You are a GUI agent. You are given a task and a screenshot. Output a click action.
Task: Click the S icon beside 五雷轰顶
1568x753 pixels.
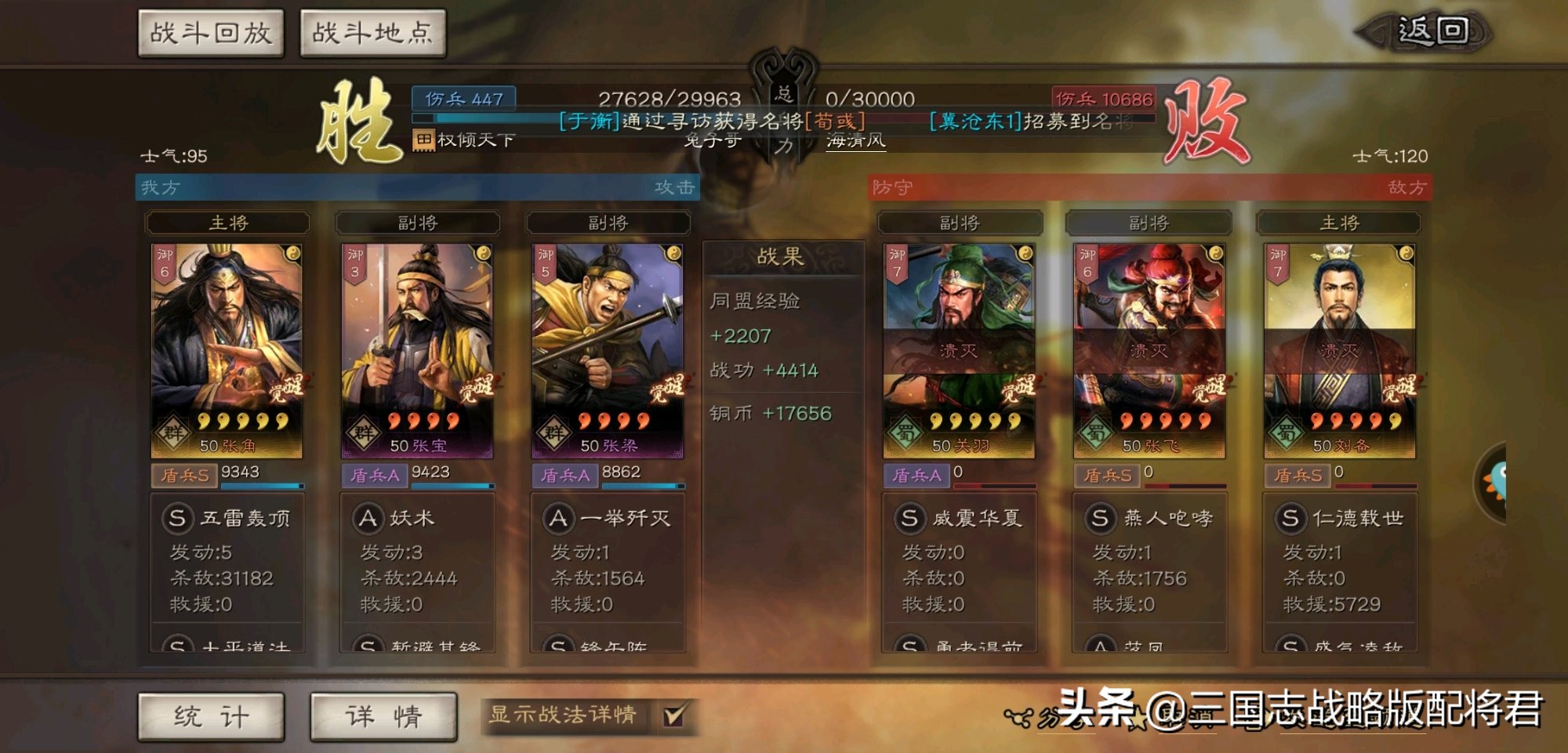click(180, 518)
